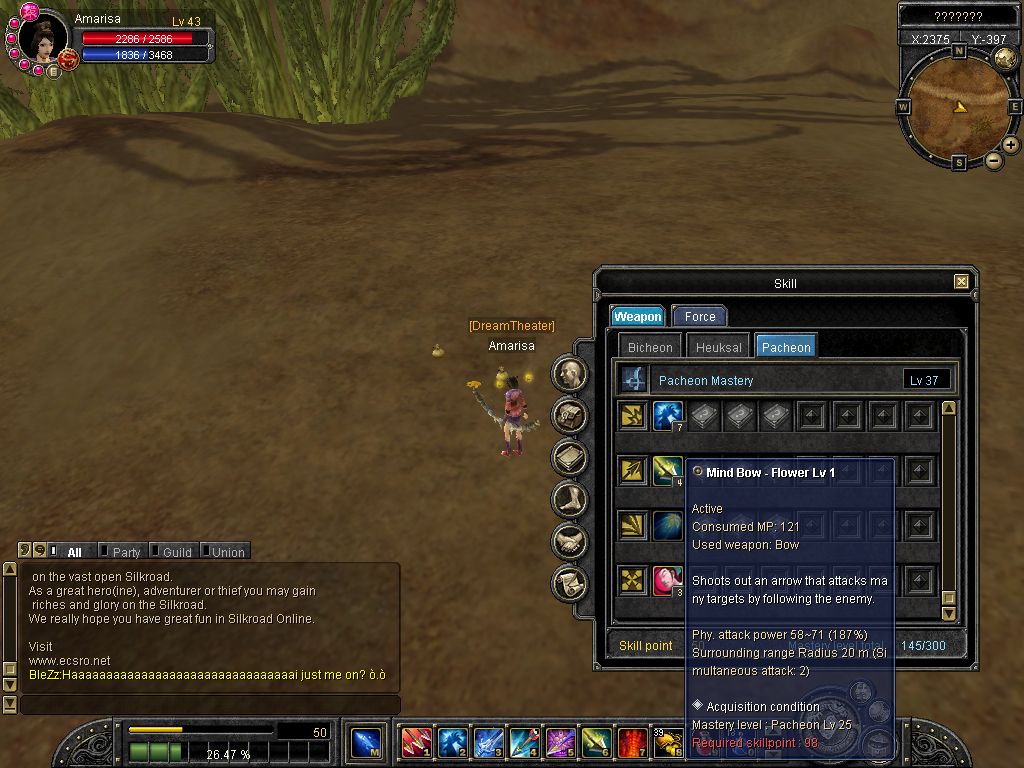Click the Weapon skill tab
Screen dimensions: 1024x768
(x=637, y=316)
